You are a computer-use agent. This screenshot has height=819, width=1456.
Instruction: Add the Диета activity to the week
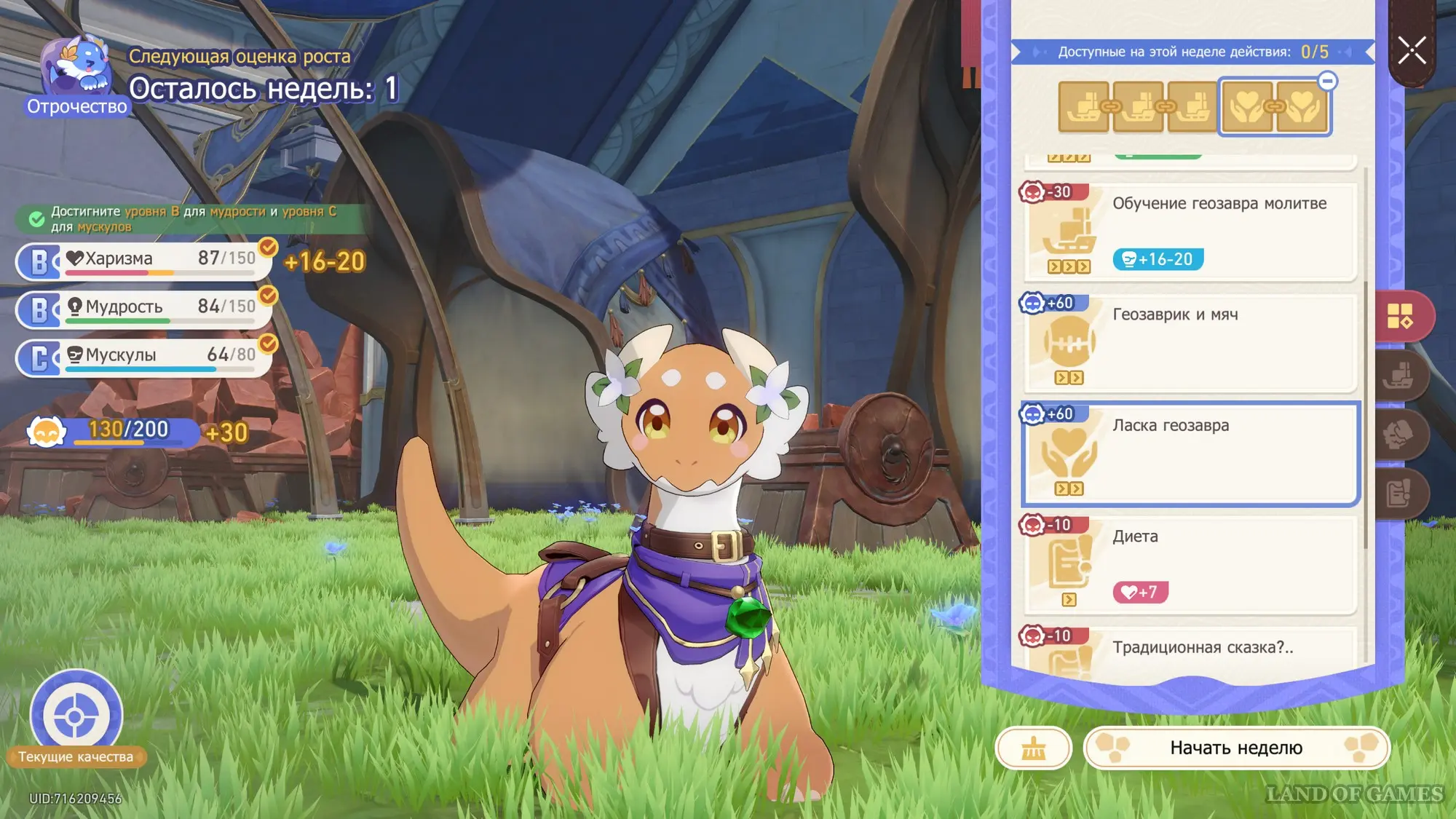(x=1190, y=564)
